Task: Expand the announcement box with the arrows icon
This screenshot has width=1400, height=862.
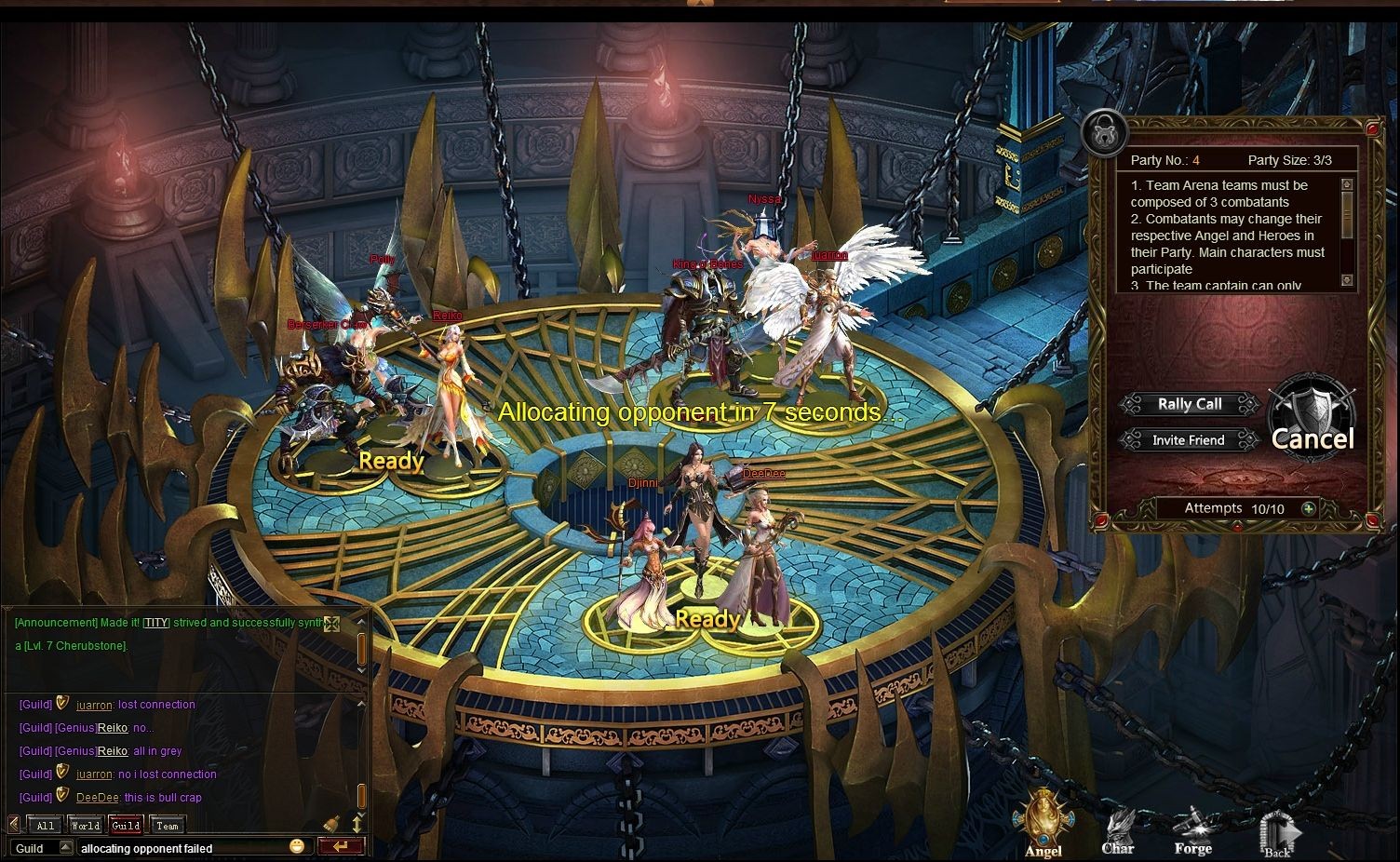Action: 331,623
